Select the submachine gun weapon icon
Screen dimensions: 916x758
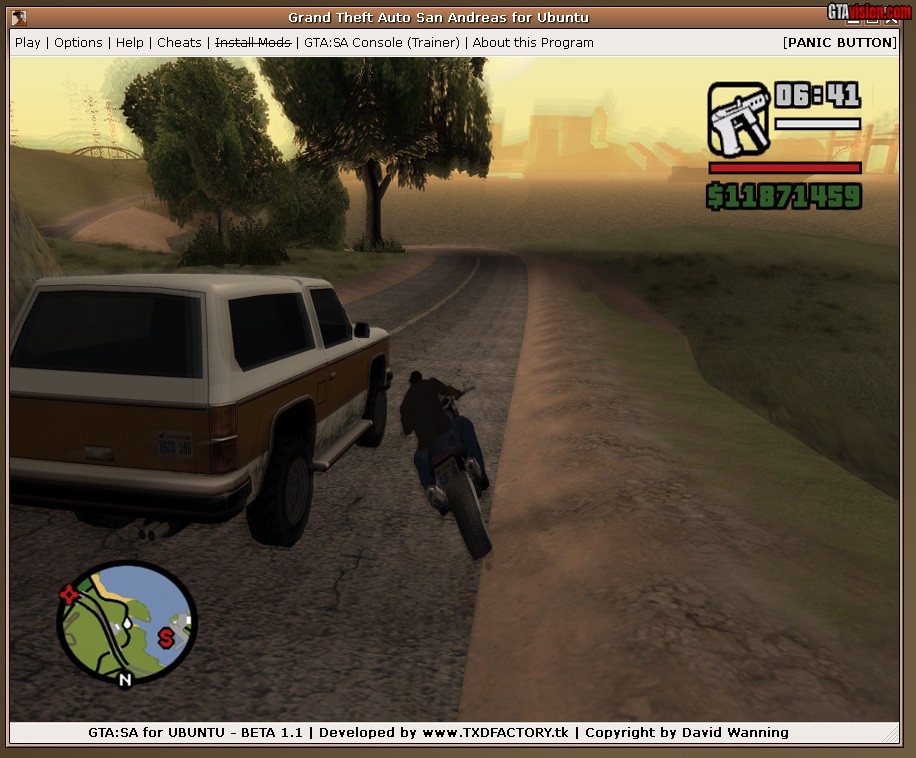[x=739, y=119]
